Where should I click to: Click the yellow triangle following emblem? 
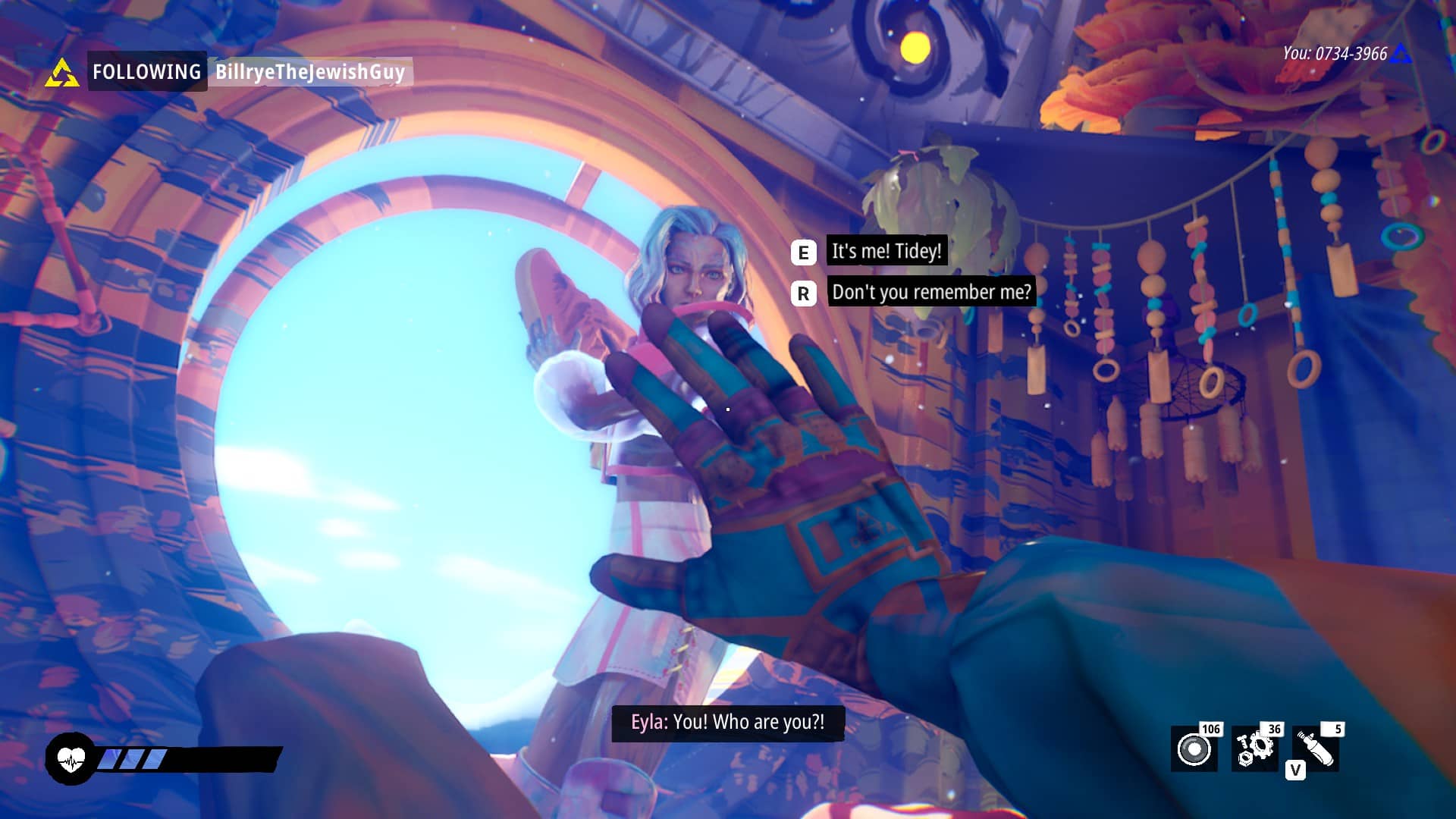point(61,73)
